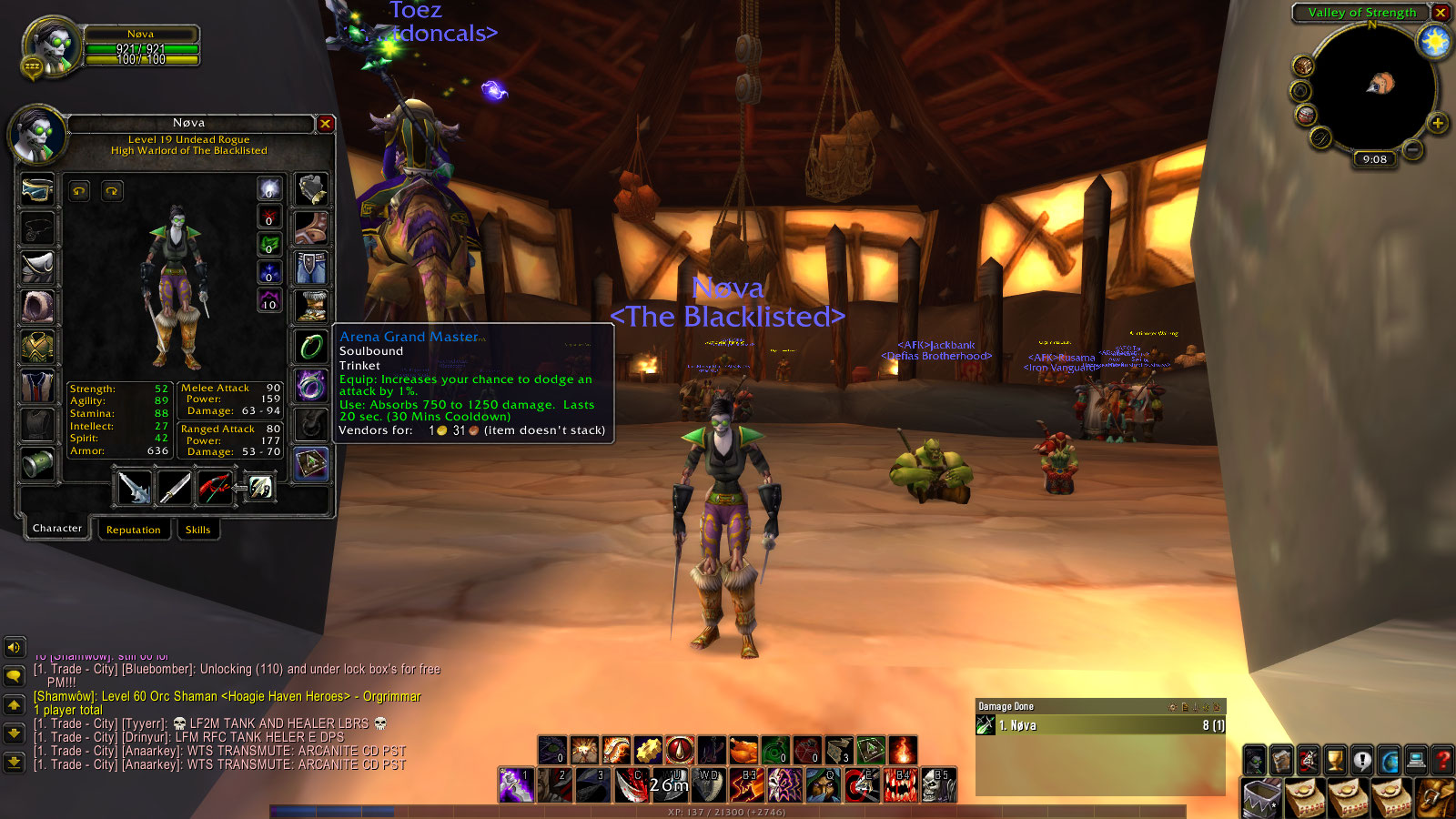Close the minimap with its X button
The height and width of the screenshot is (819, 1456).
click(x=1441, y=13)
